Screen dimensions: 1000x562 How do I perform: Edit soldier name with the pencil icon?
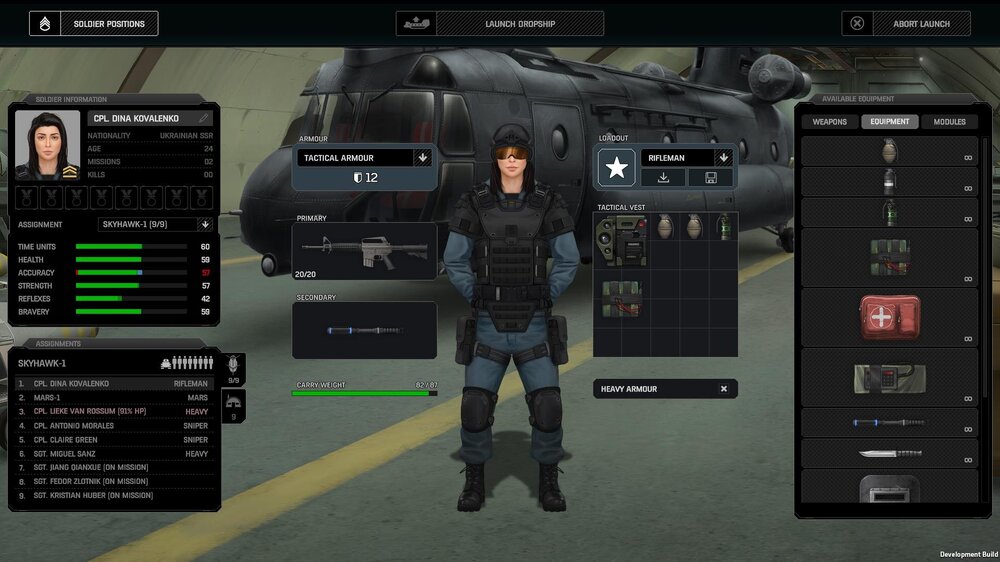(x=204, y=118)
